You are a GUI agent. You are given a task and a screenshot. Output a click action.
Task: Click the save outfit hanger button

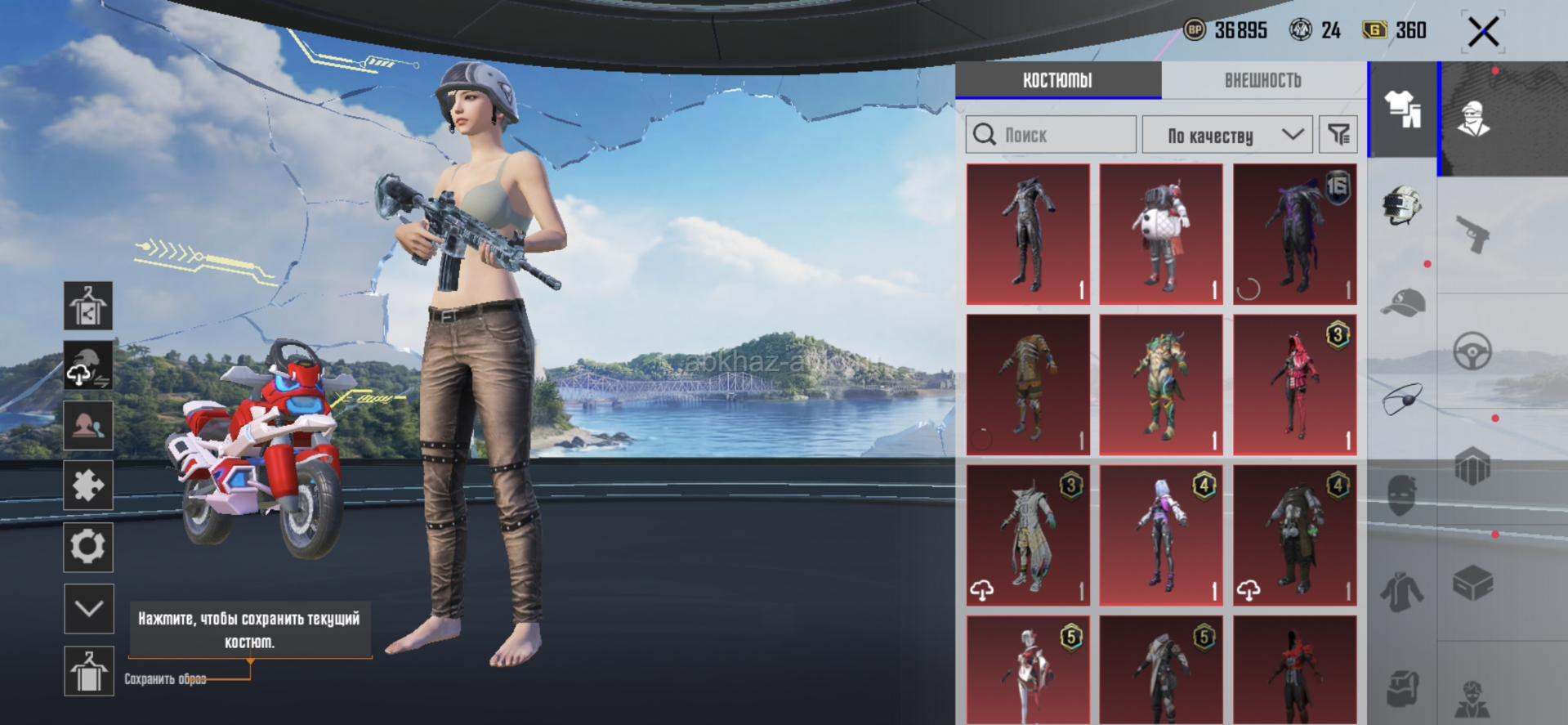88,671
